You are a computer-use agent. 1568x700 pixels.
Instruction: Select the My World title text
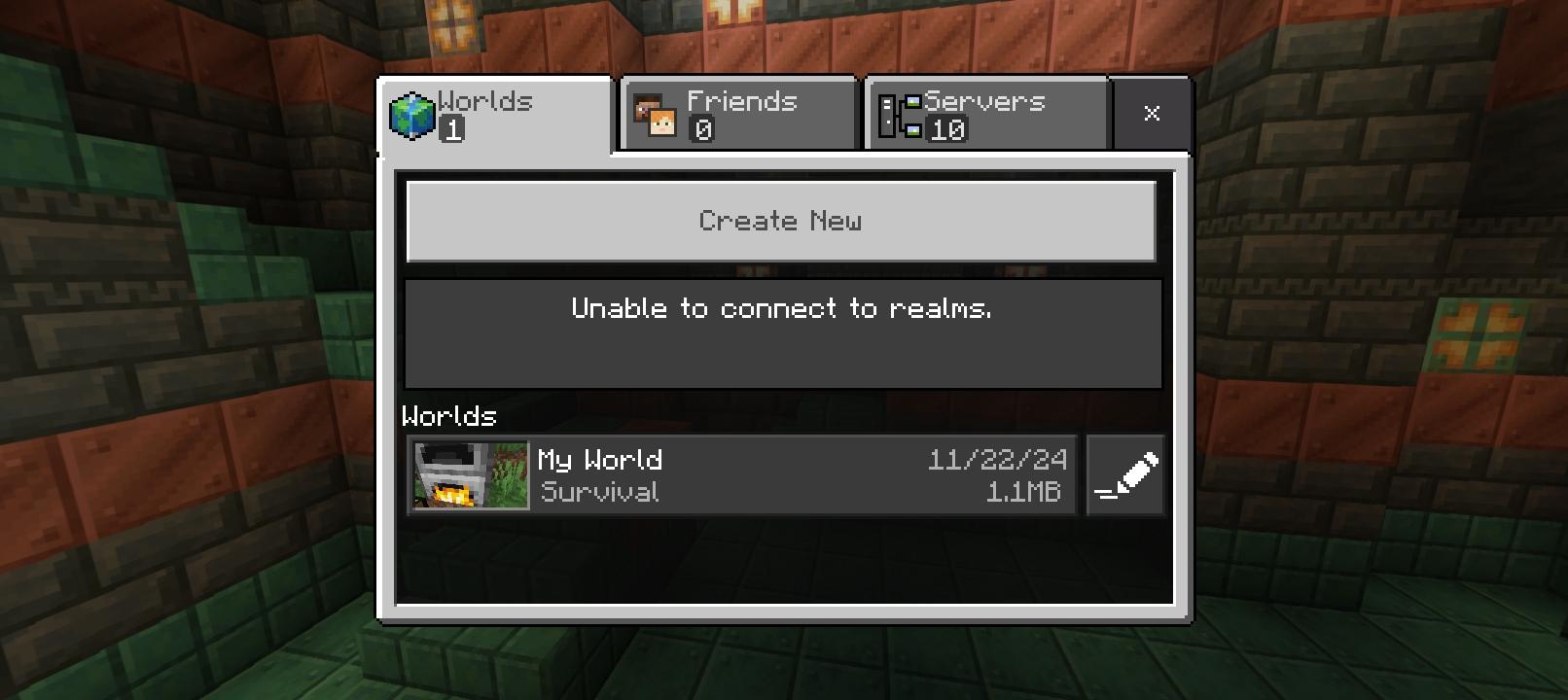pyautogui.click(x=600, y=460)
